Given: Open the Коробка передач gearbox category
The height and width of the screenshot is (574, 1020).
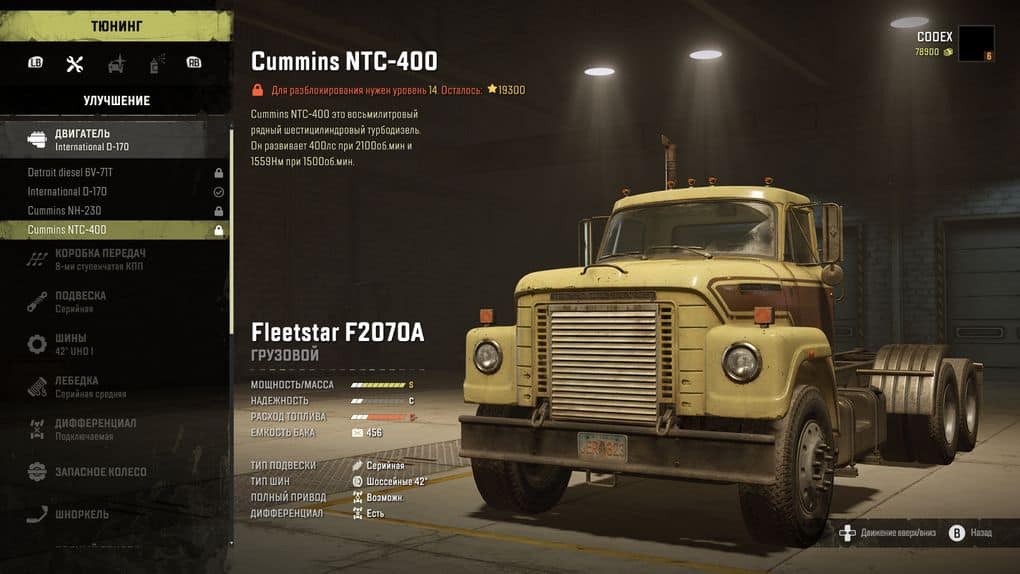Looking at the screenshot, I should [114, 259].
